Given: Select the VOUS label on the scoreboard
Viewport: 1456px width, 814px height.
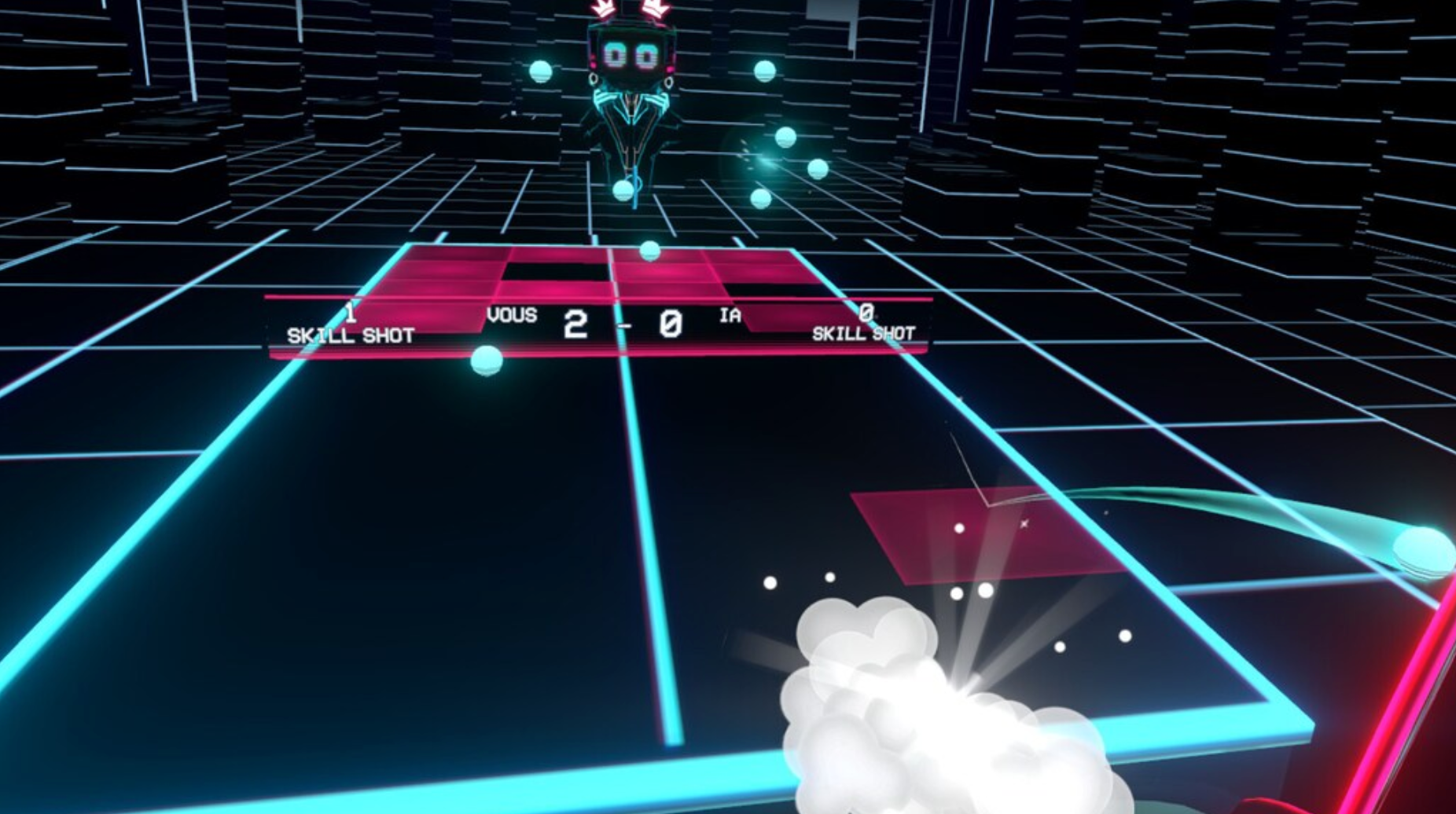Looking at the screenshot, I should (512, 314).
